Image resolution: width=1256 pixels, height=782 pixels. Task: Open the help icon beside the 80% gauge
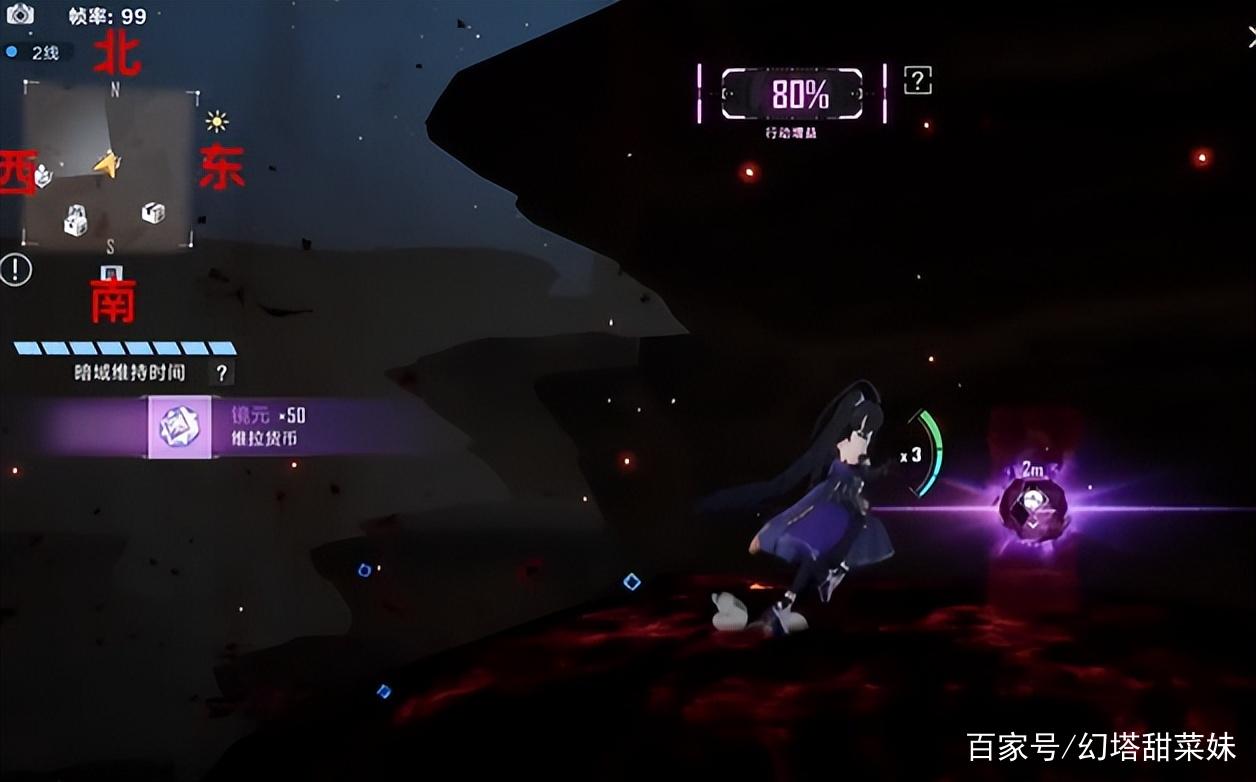[917, 81]
